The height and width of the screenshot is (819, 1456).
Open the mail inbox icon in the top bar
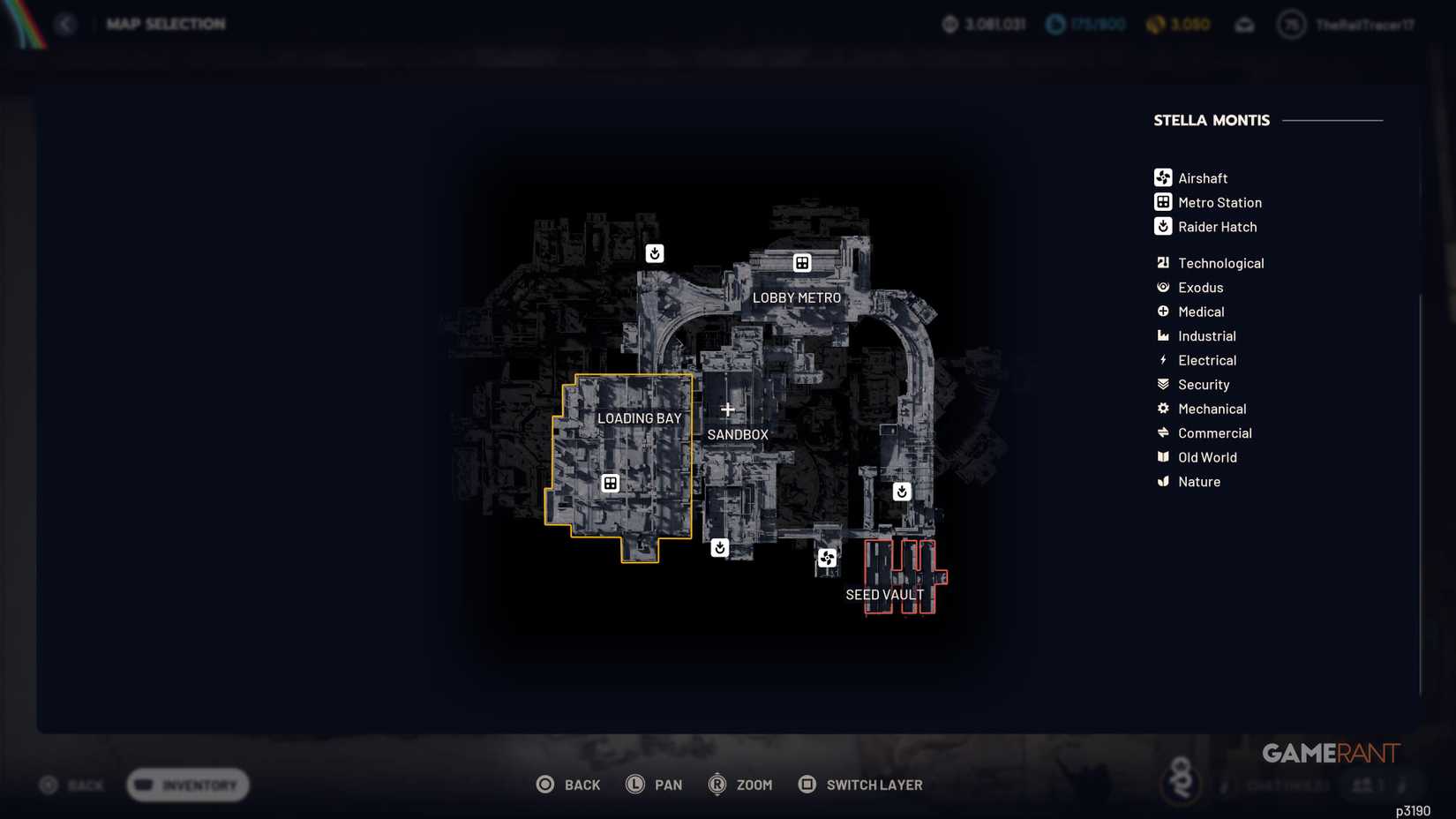click(1245, 24)
